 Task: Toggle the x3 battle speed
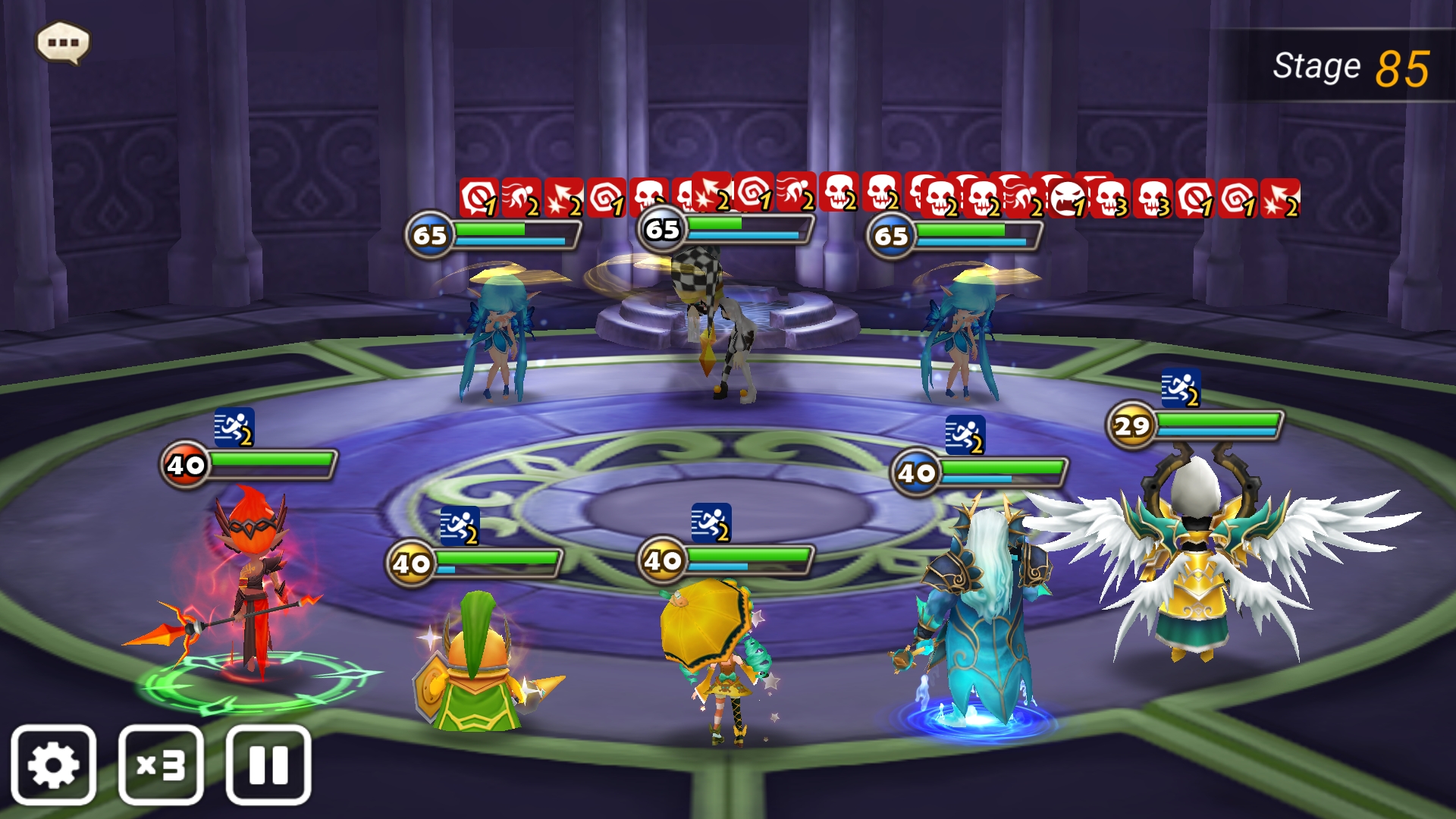(x=161, y=764)
